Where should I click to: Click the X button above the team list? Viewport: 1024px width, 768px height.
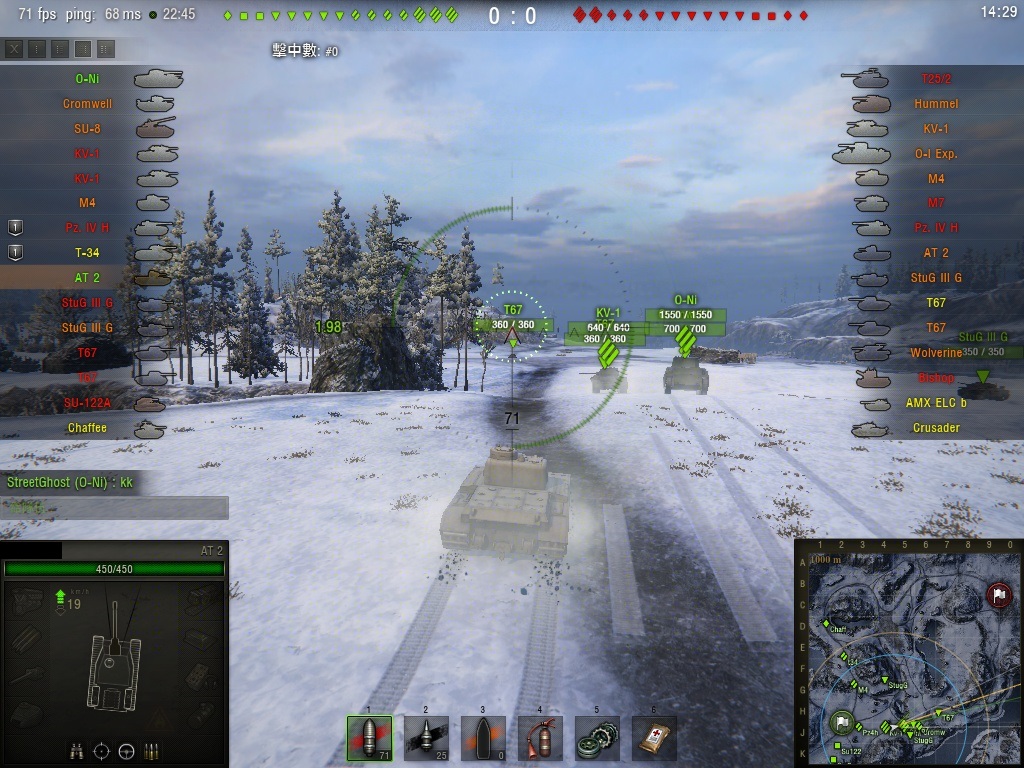[14, 48]
